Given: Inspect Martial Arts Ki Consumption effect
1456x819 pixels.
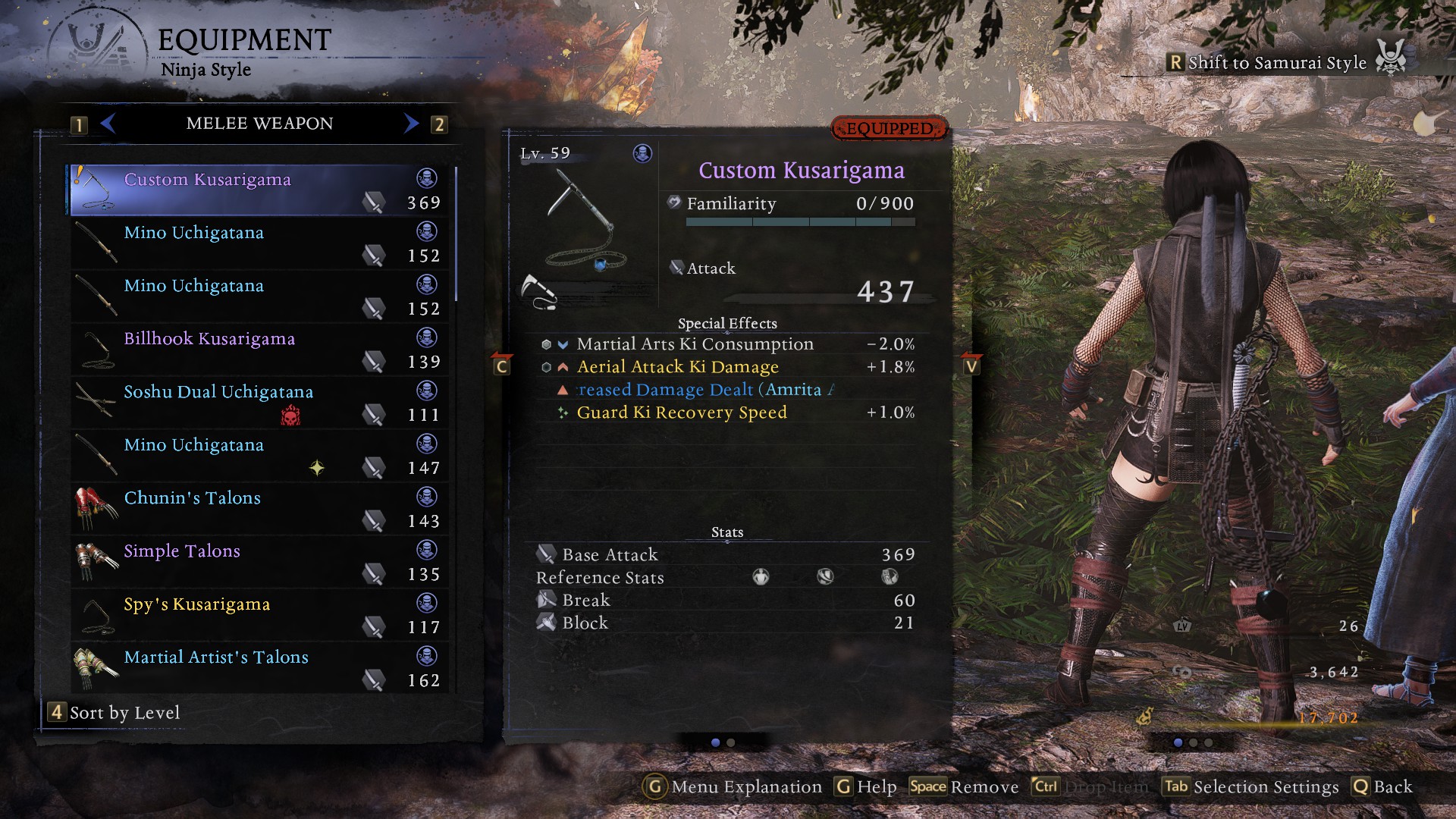Looking at the screenshot, I should pos(695,344).
